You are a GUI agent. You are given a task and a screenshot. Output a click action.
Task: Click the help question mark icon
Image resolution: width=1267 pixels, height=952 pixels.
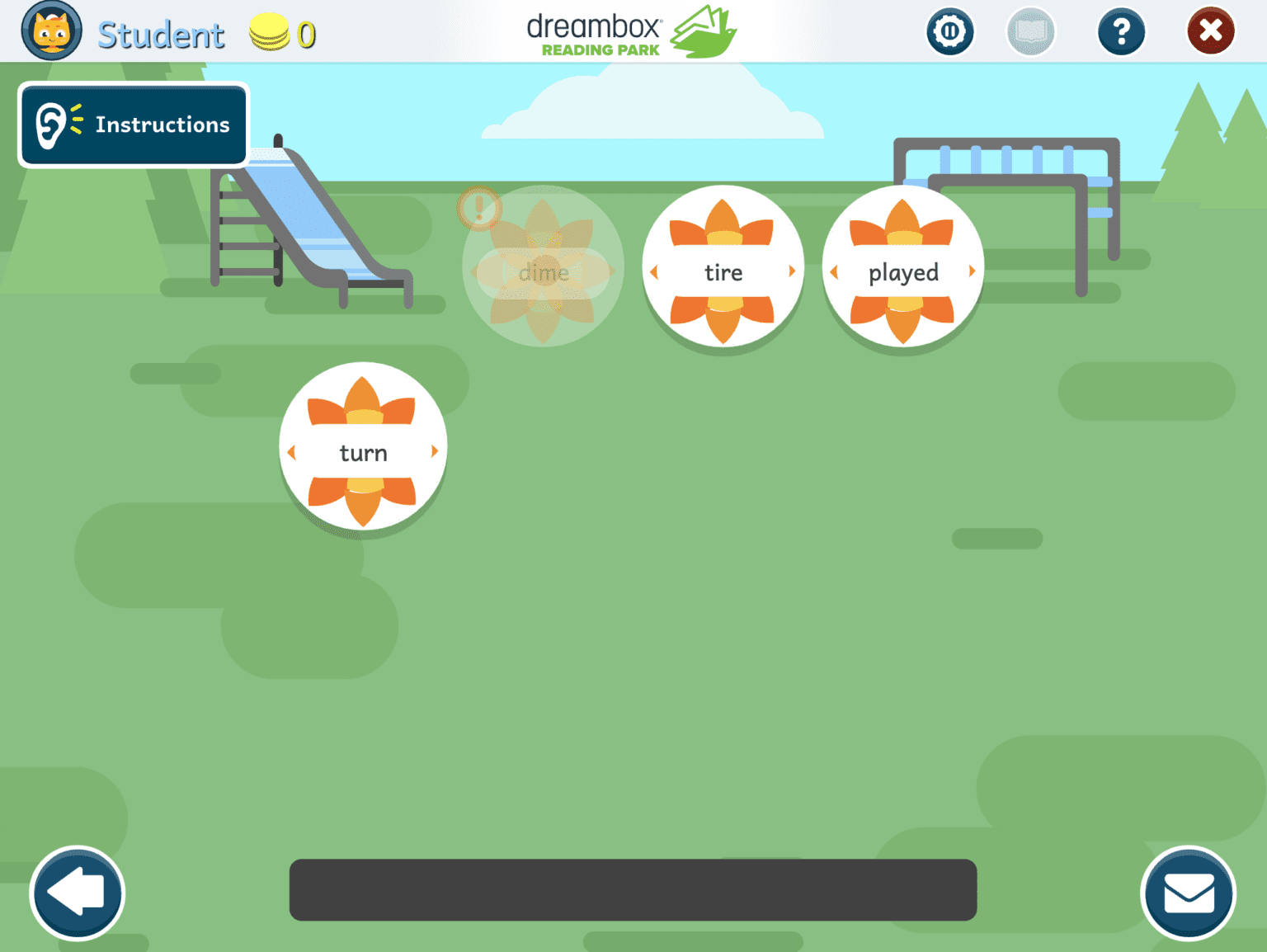(x=1121, y=31)
